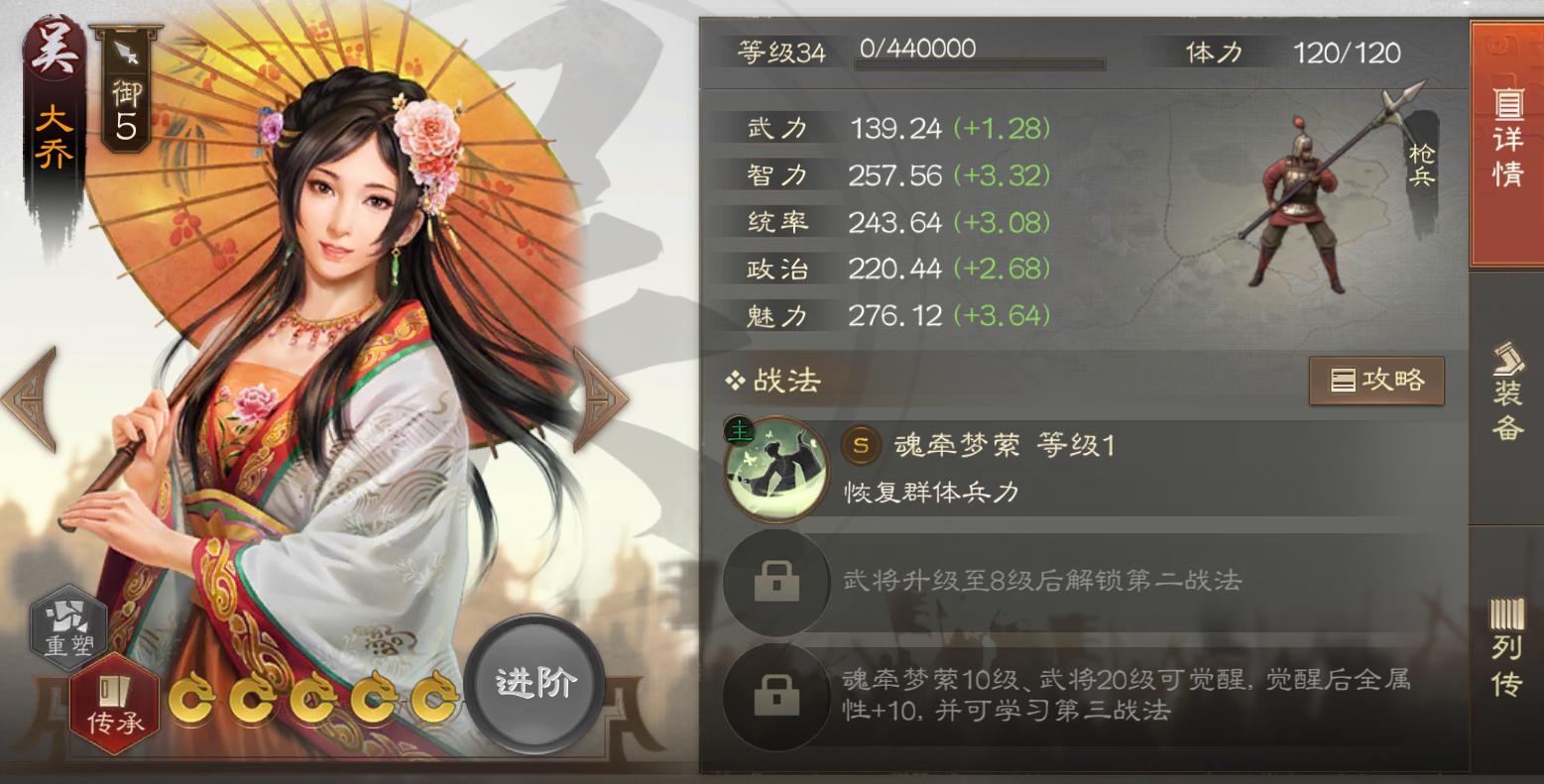
Task: Open the 攻略 strategy guide button
Action: [x=1376, y=379]
